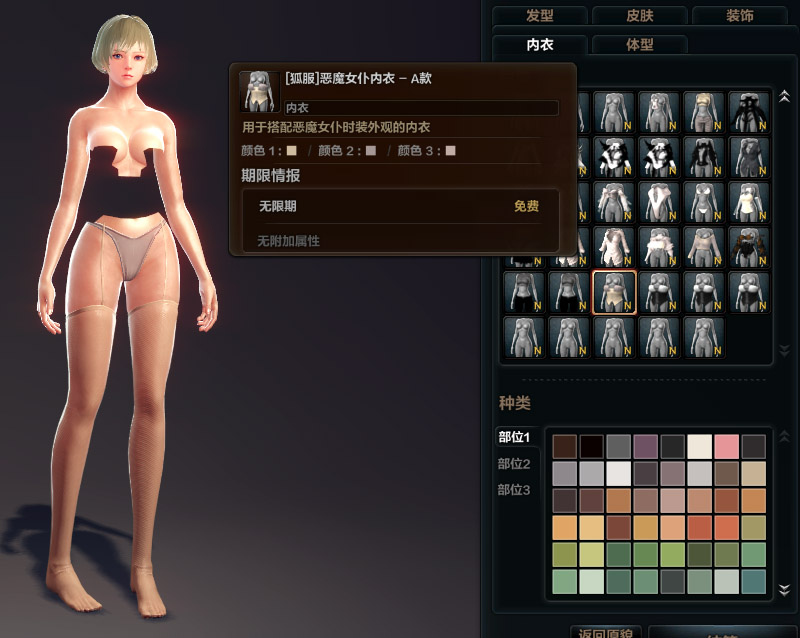Click the color palette scroll-down arrow
The height and width of the screenshot is (638, 800).
[784, 592]
